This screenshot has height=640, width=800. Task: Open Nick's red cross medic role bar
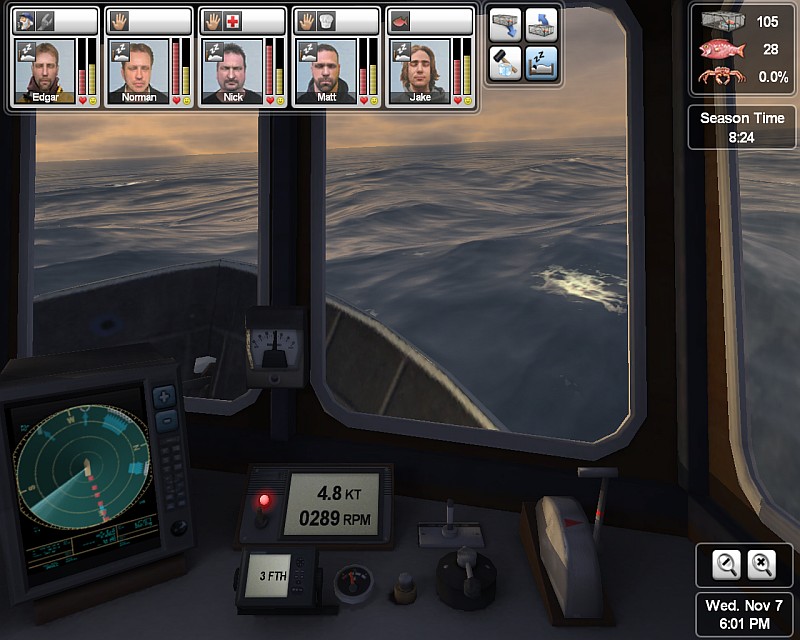(240, 21)
